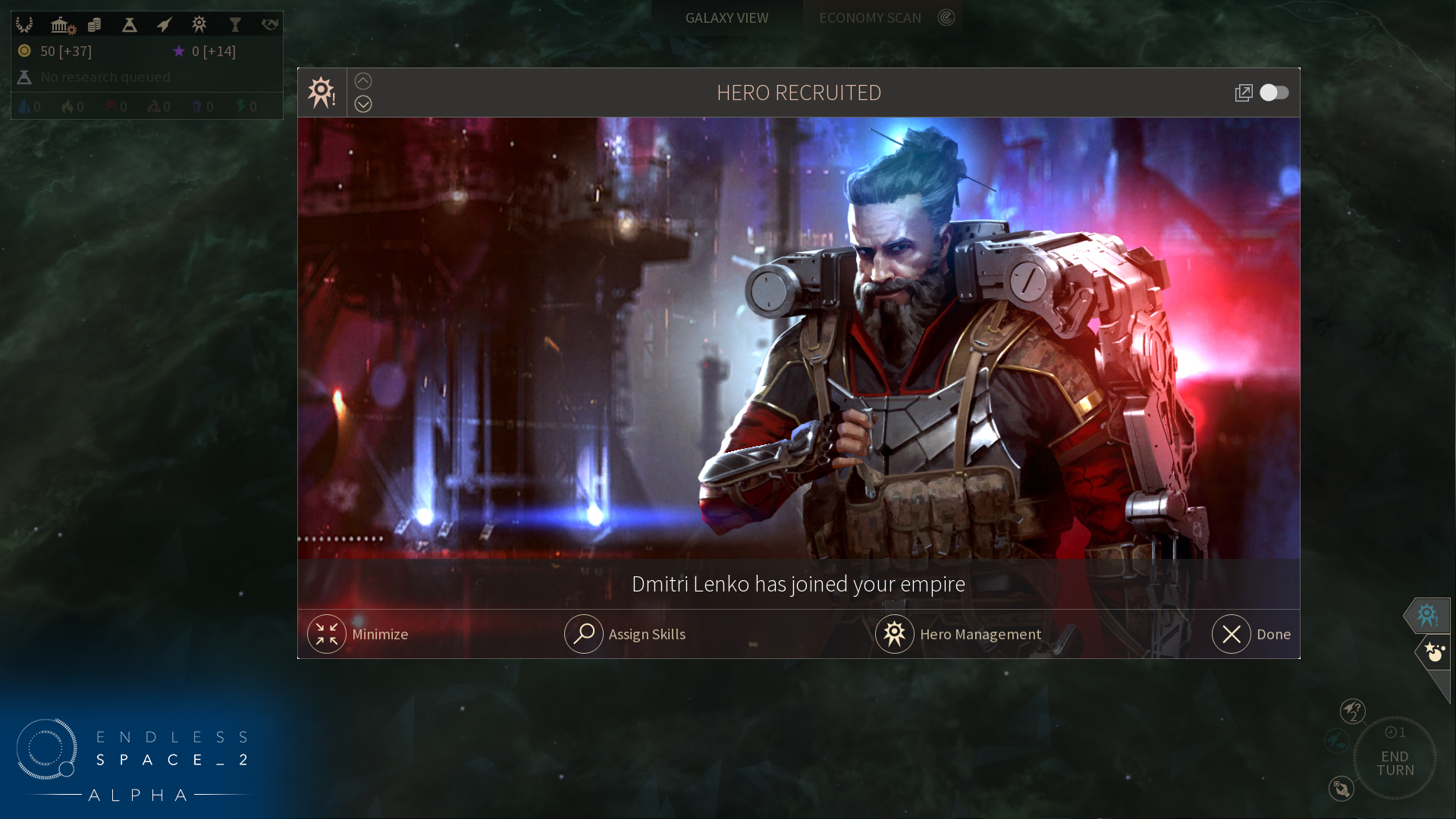This screenshot has height=819, width=1456.
Task: Show the idle ships question-mark button
Action: click(1352, 711)
